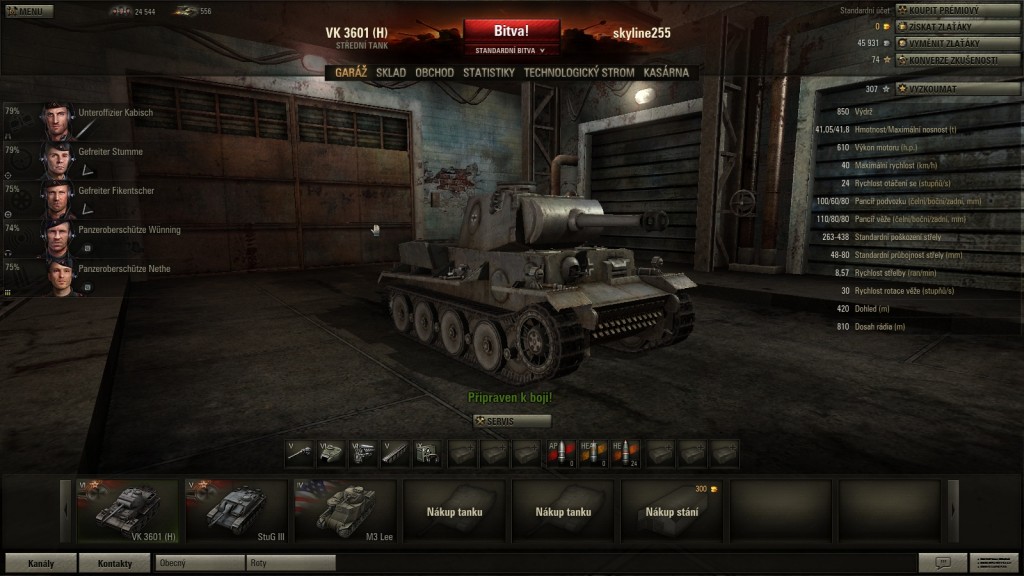1024x576 pixels.
Task: Open the Obchod tab
Action: tap(434, 73)
